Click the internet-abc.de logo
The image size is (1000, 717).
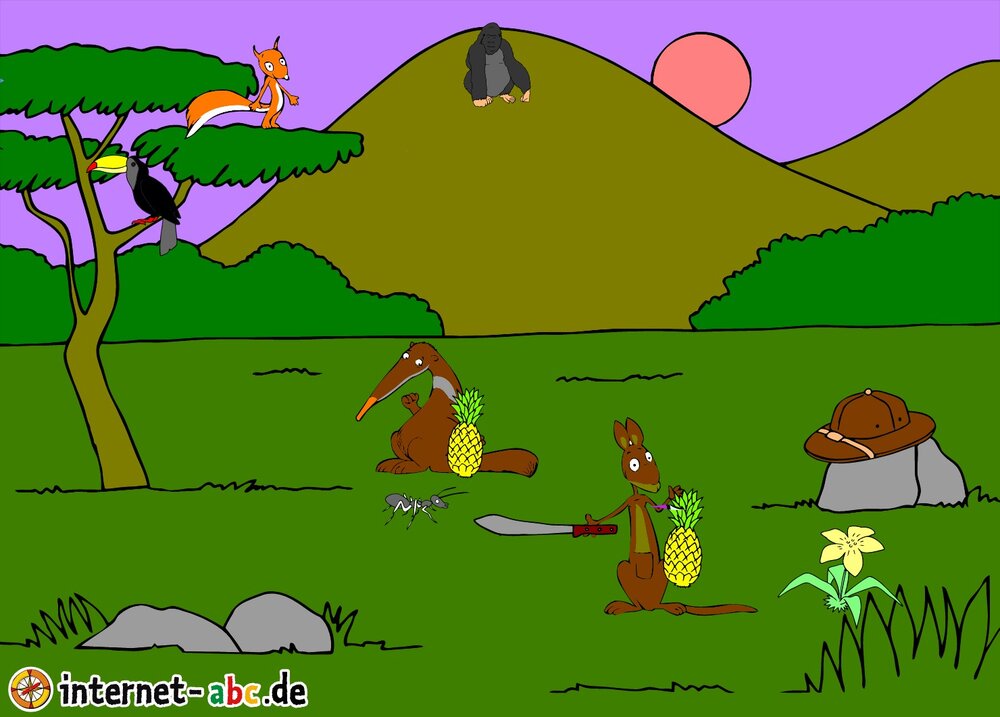158,689
